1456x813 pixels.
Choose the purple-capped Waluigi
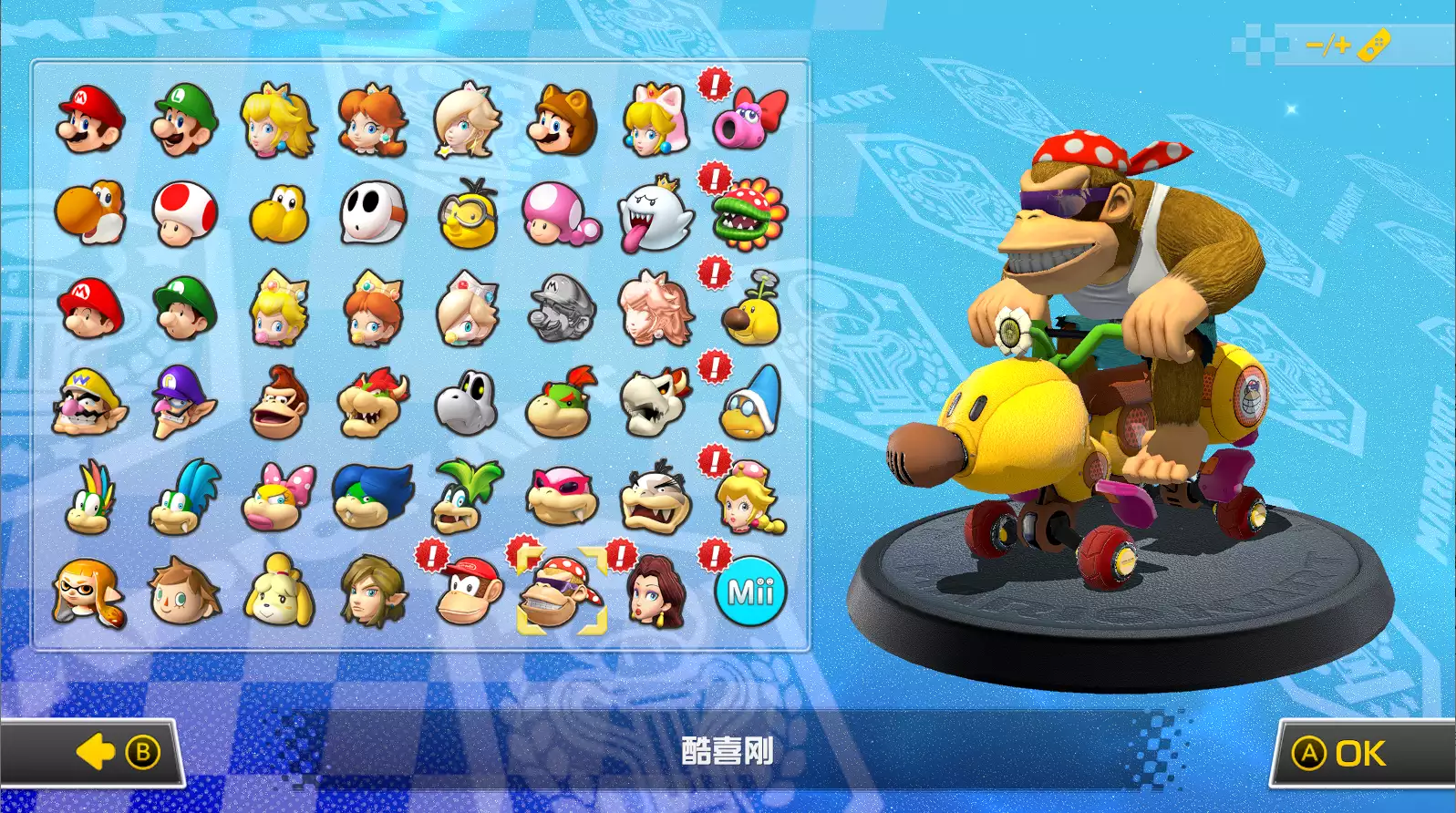(185, 403)
